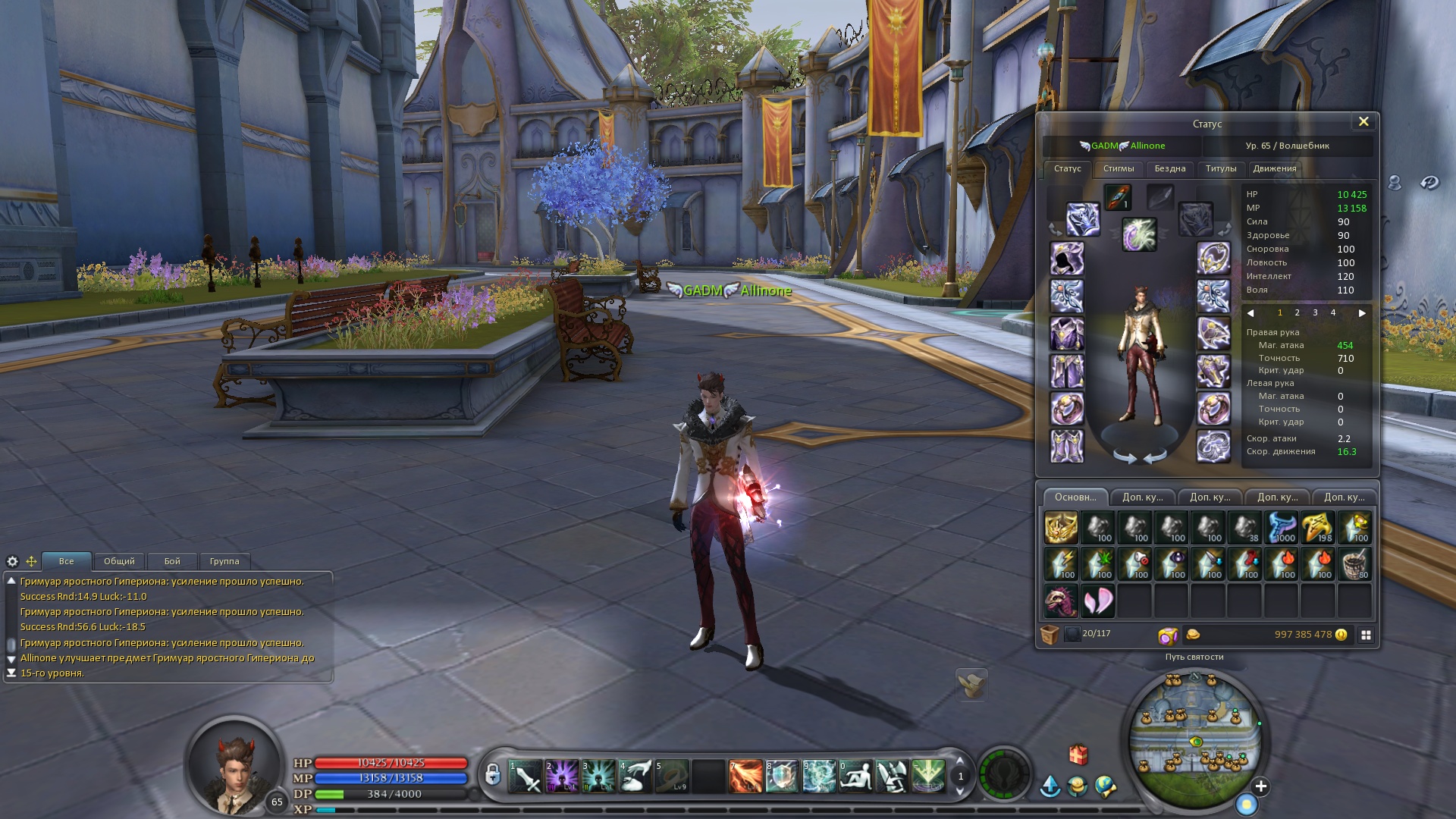Click the next stats page arrow
Screen dimensions: 1456x819
point(1362,313)
